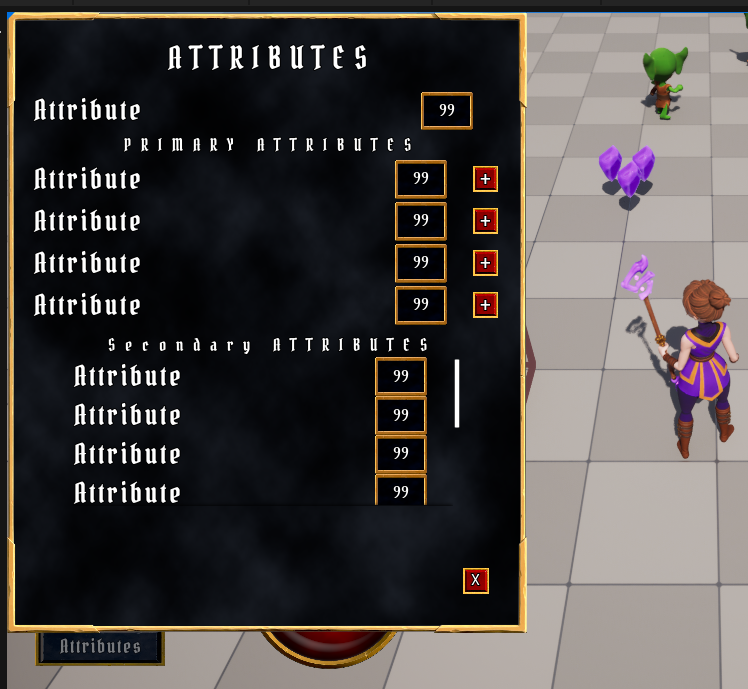This screenshot has width=748, height=689.
Task: Close the Attributes panel with the X button
Action: pyautogui.click(x=476, y=580)
